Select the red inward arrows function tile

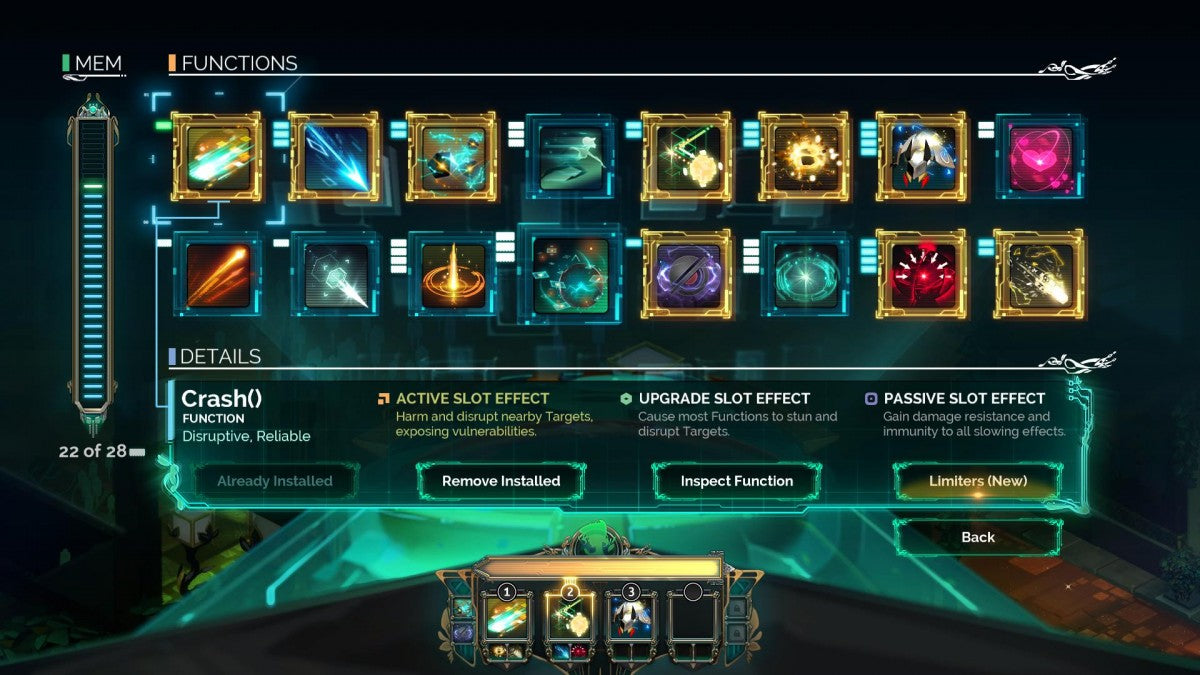point(921,274)
